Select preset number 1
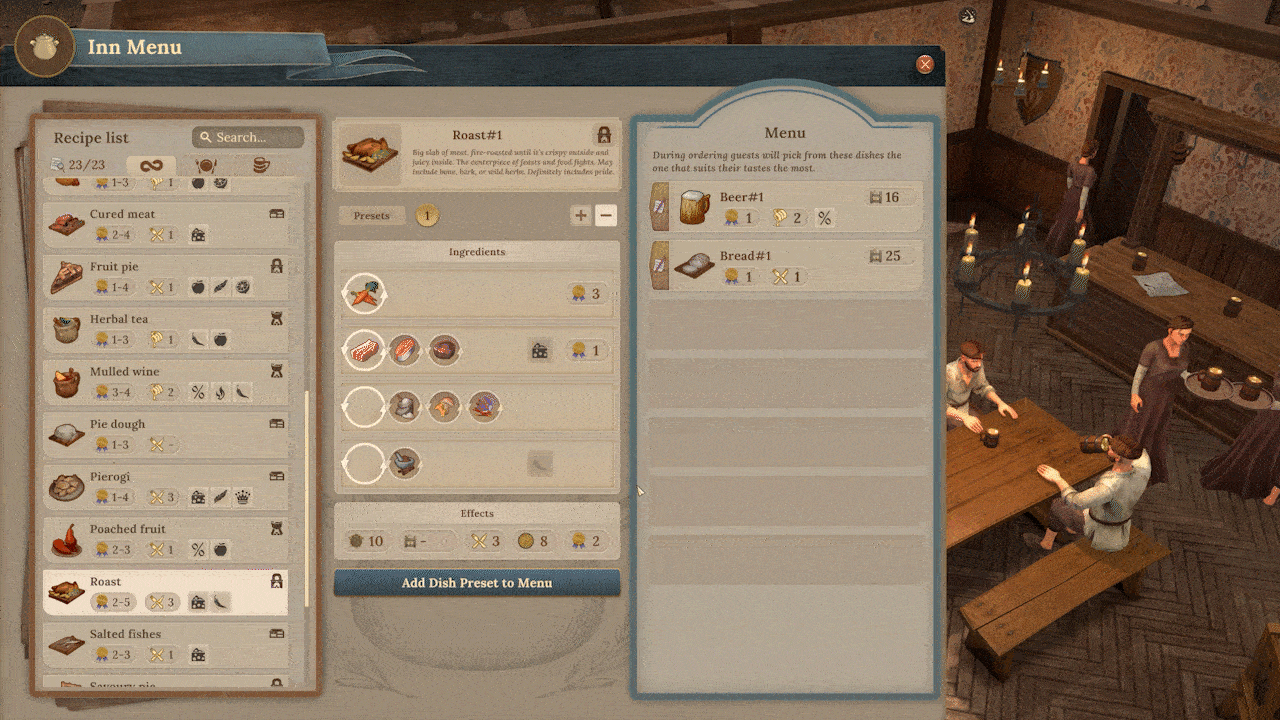Image resolution: width=1280 pixels, height=720 pixels. point(426,215)
